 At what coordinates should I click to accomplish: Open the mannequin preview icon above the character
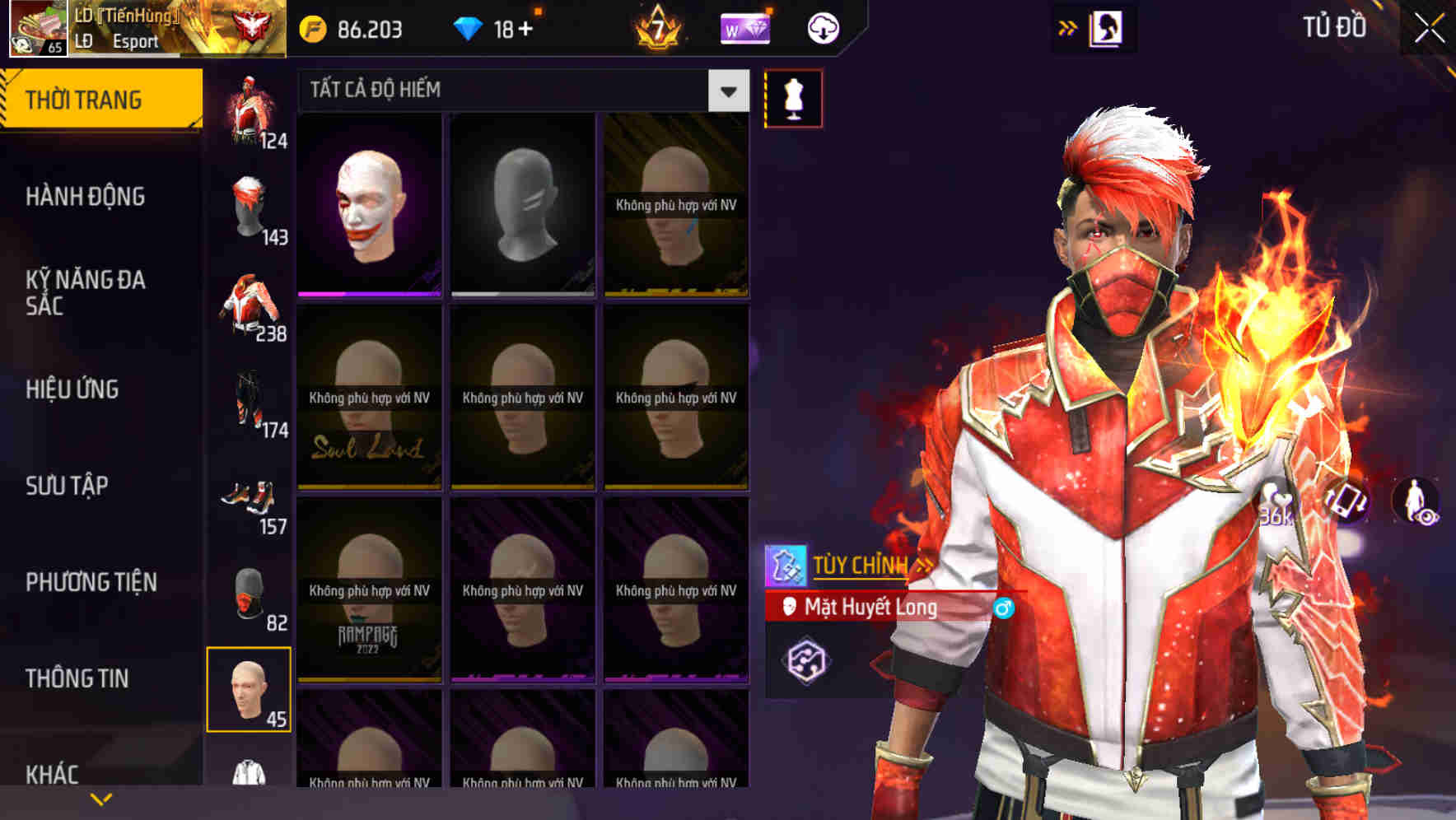[x=792, y=97]
